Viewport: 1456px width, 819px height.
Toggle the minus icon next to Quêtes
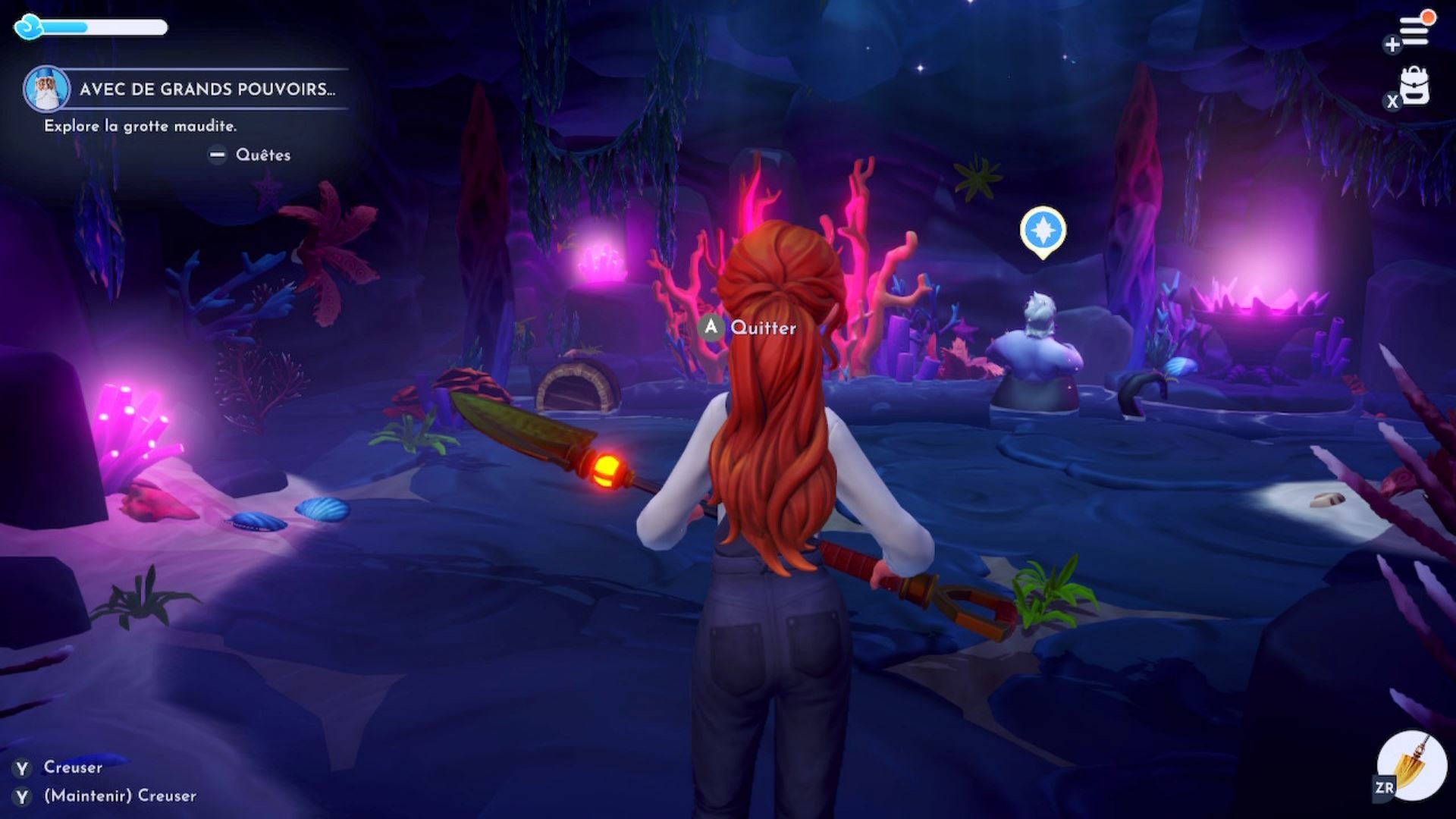coord(219,155)
